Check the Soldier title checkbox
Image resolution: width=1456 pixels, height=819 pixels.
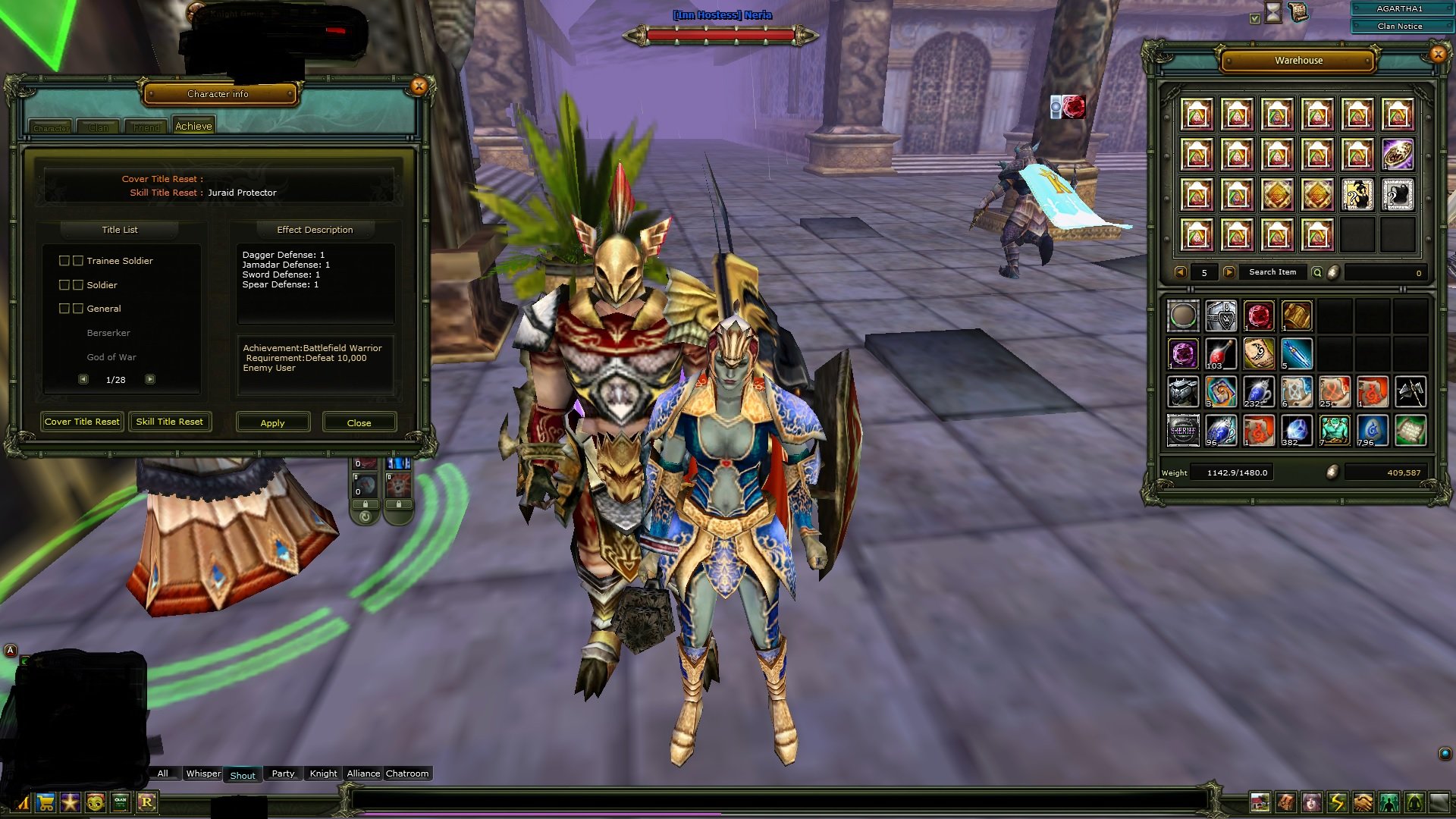pos(64,284)
